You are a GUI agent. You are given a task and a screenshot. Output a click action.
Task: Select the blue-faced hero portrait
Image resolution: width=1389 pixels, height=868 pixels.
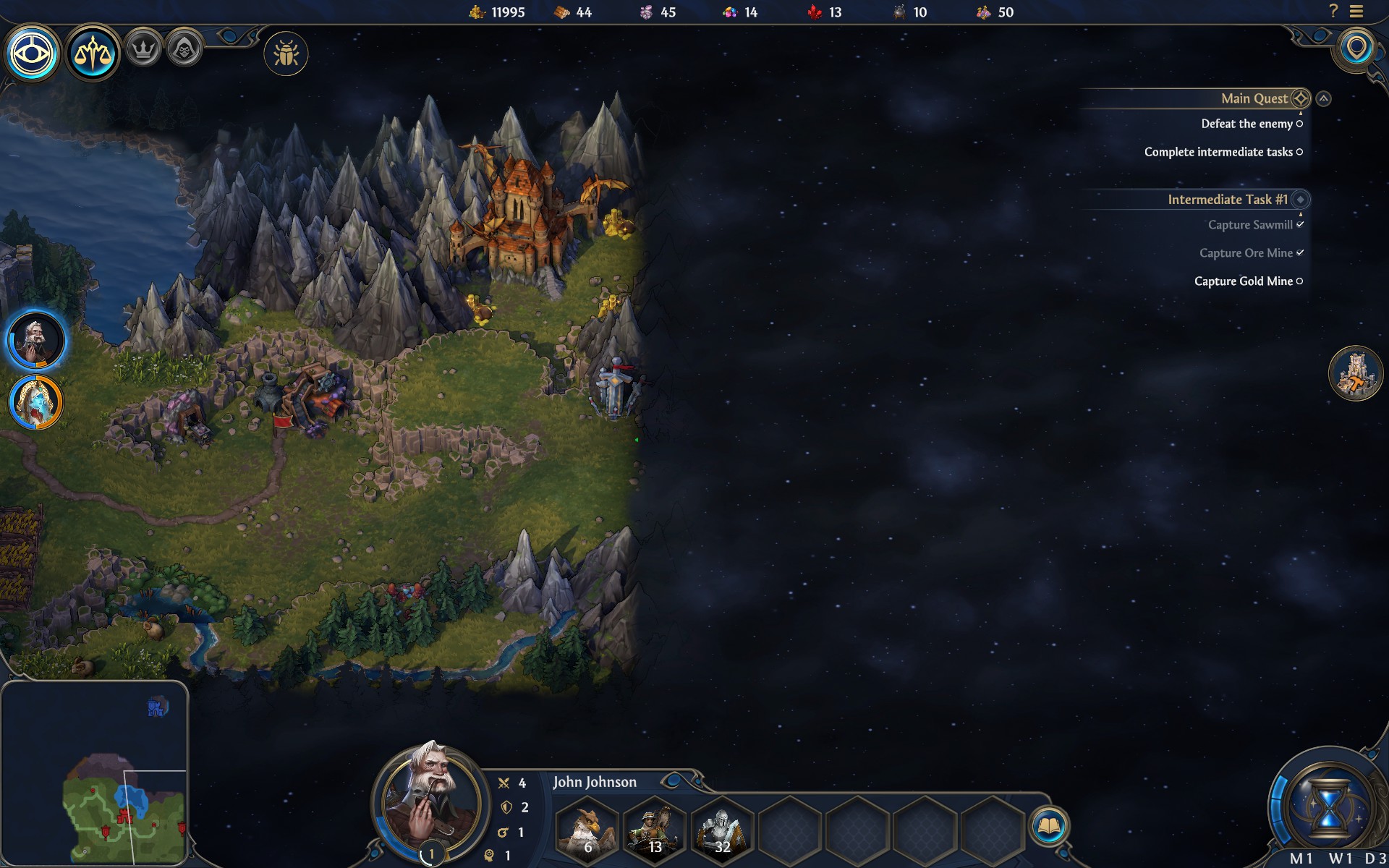tap(35, 402)
